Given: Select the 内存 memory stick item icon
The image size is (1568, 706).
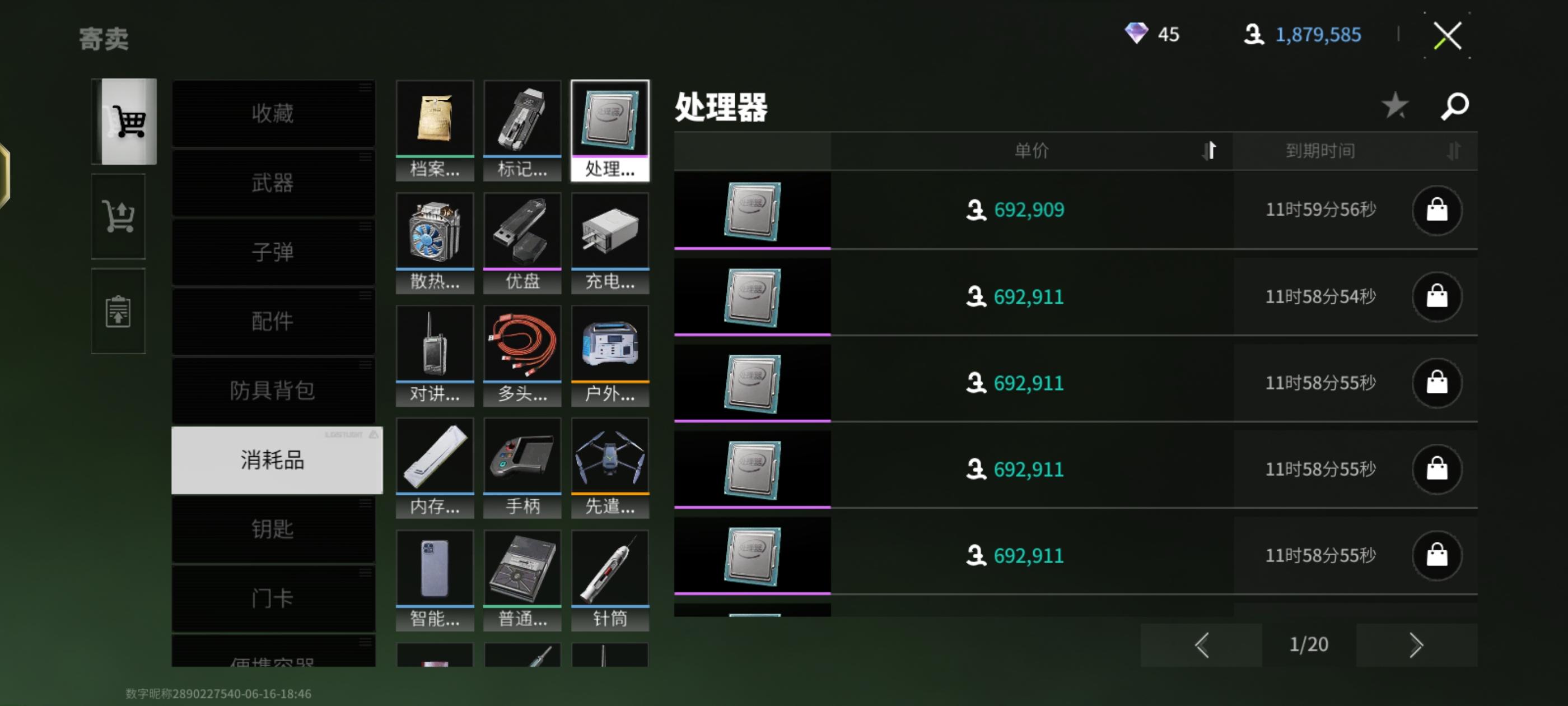Looking at the screenshot, I should point(435,456).
